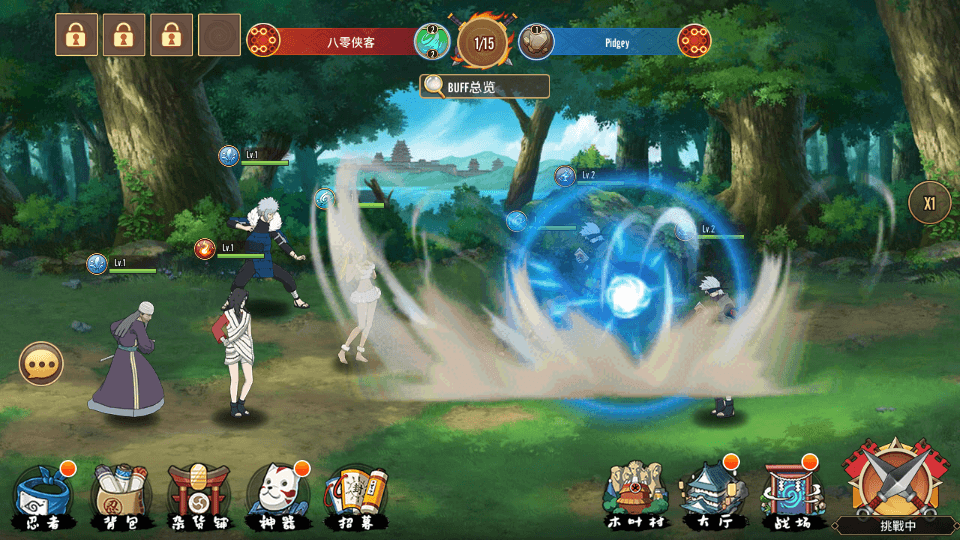Image resolution: width=960 pixels, height=540 pixels.
Task: Go to 木叶村 village
Action: (635, 495)
